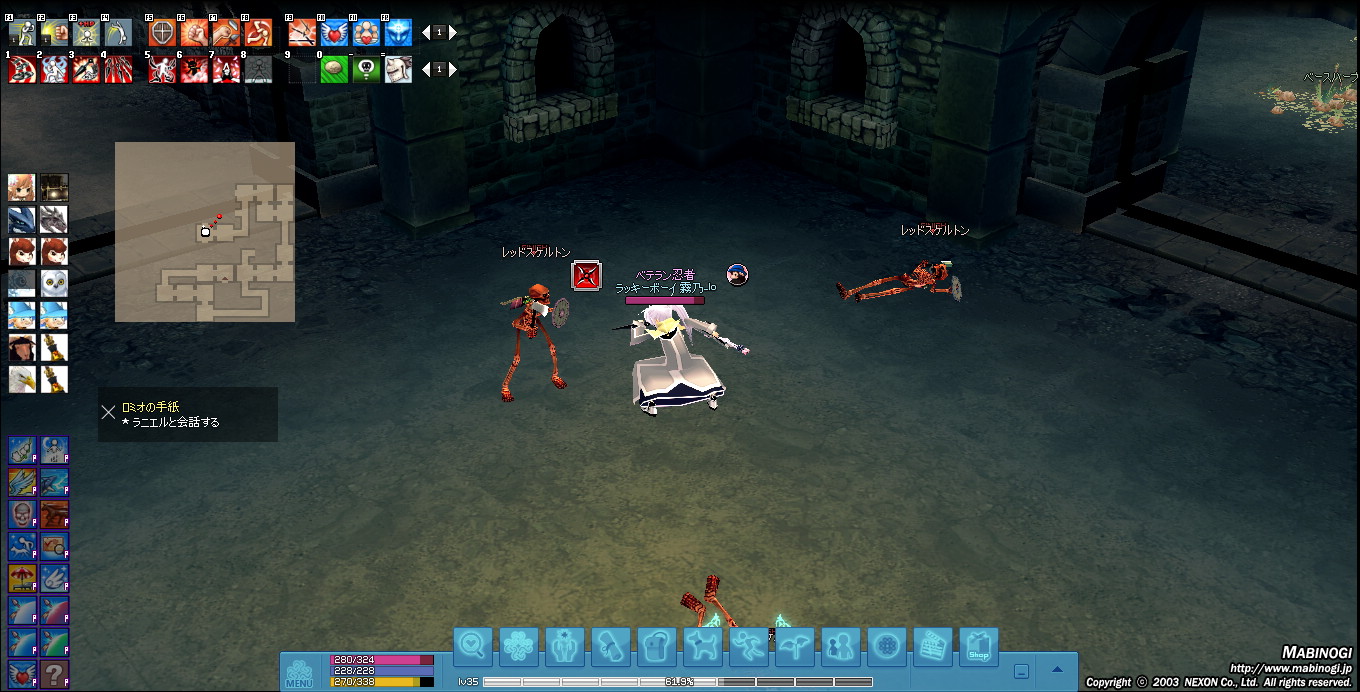Viewport: 1360px width, 692px height.
Task: Select the white owl pet portrait
Action: pos(54,284)
